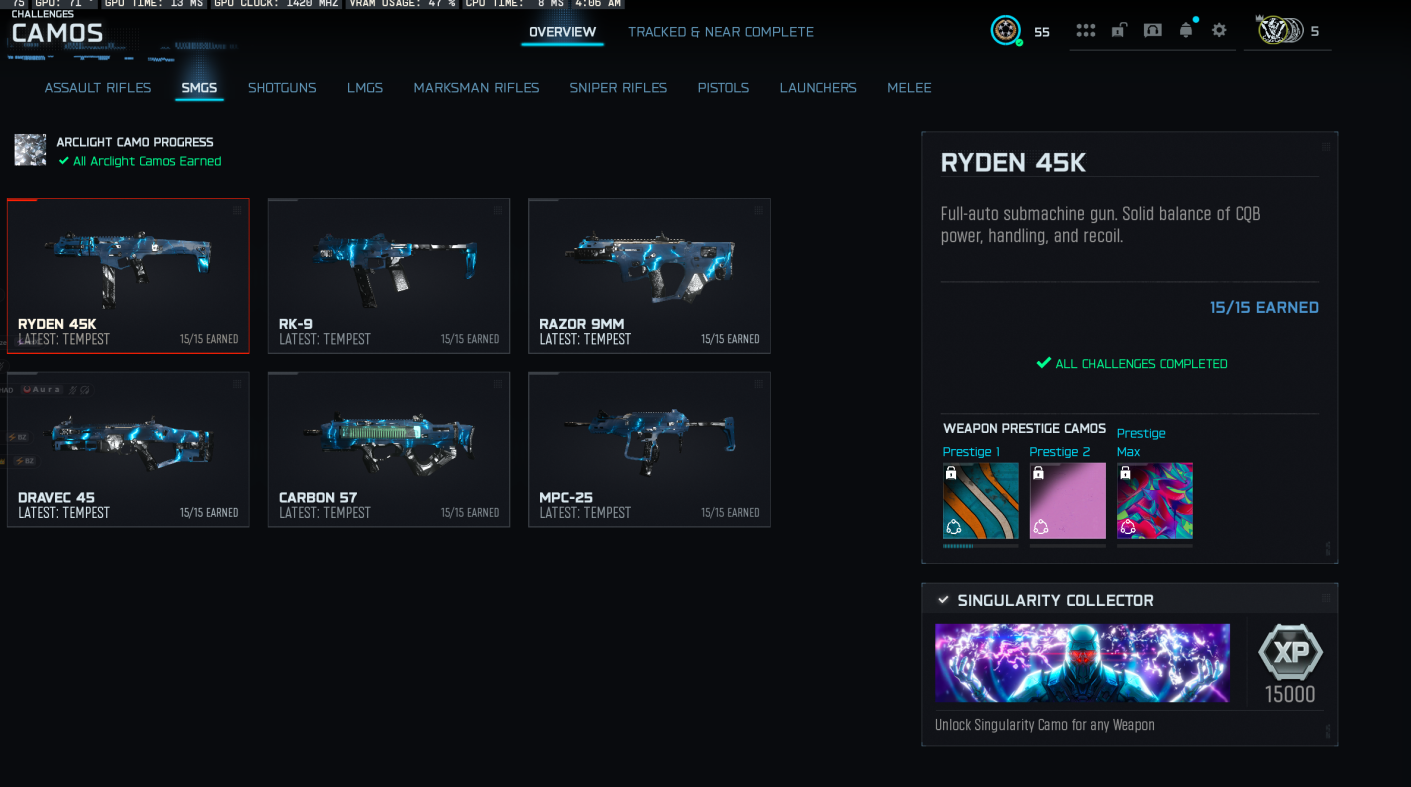Open the settings gear icon

1219,31
